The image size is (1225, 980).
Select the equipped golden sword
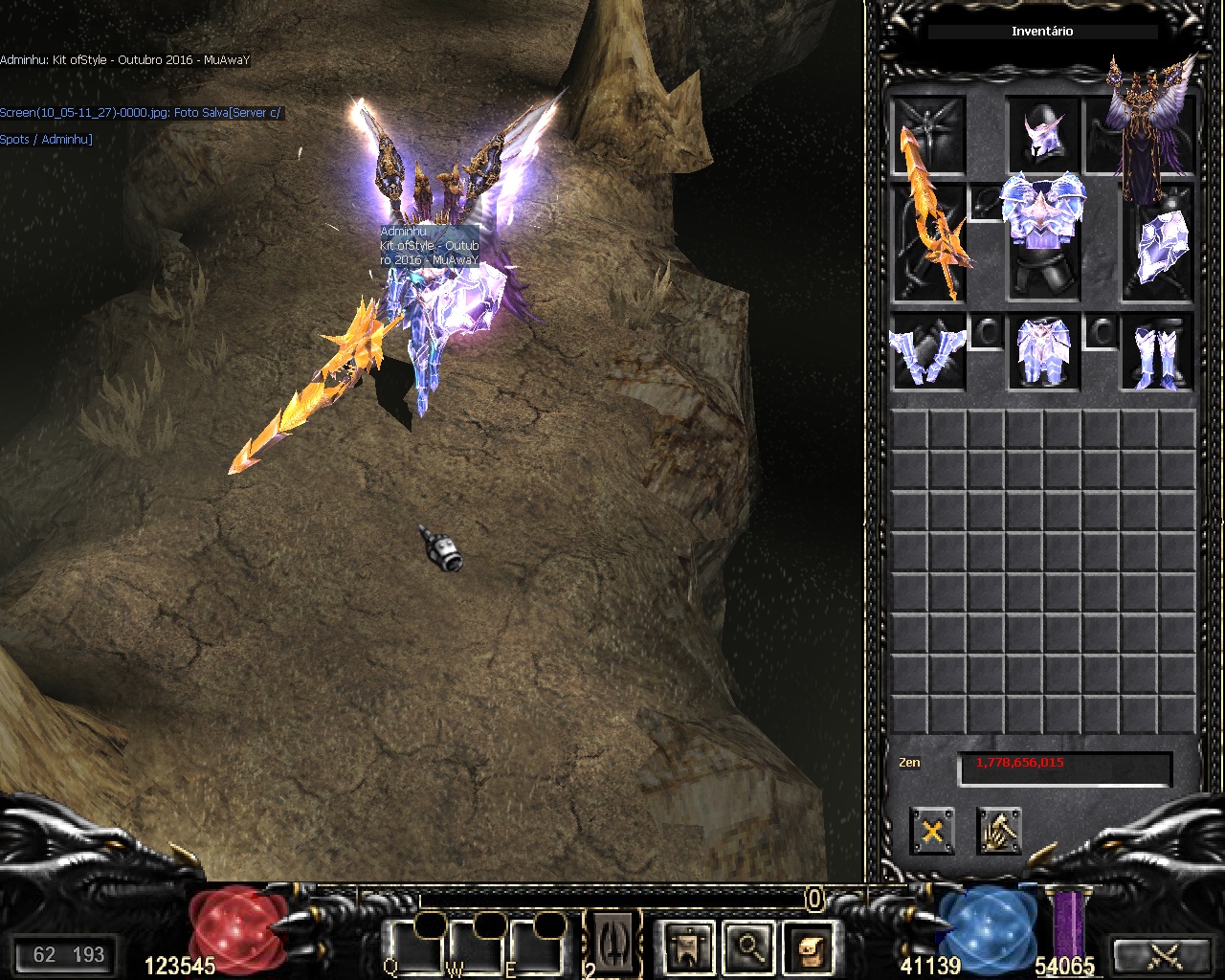point(929,243)
